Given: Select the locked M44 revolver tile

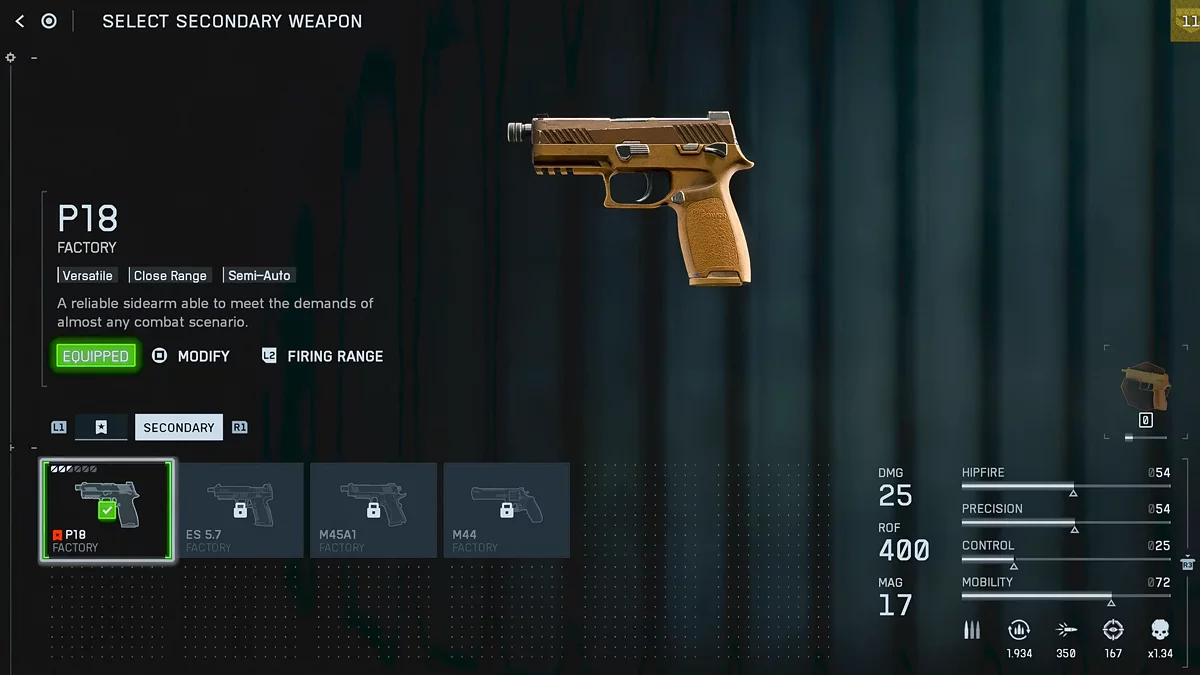Looking at the screenshot, I should [x=506, y=510].
